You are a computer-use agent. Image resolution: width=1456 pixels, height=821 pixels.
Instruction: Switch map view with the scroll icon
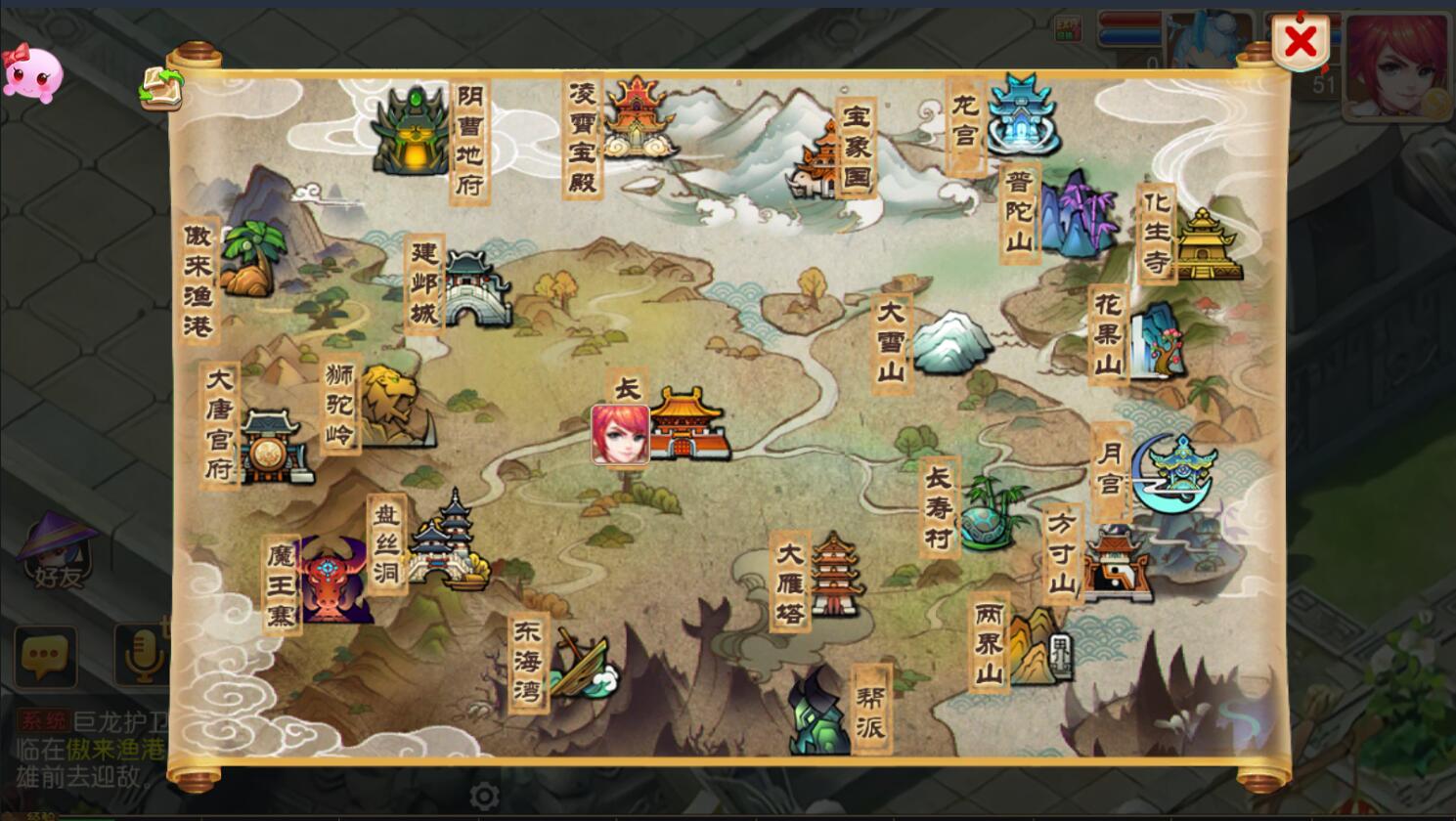pos(161,87)
